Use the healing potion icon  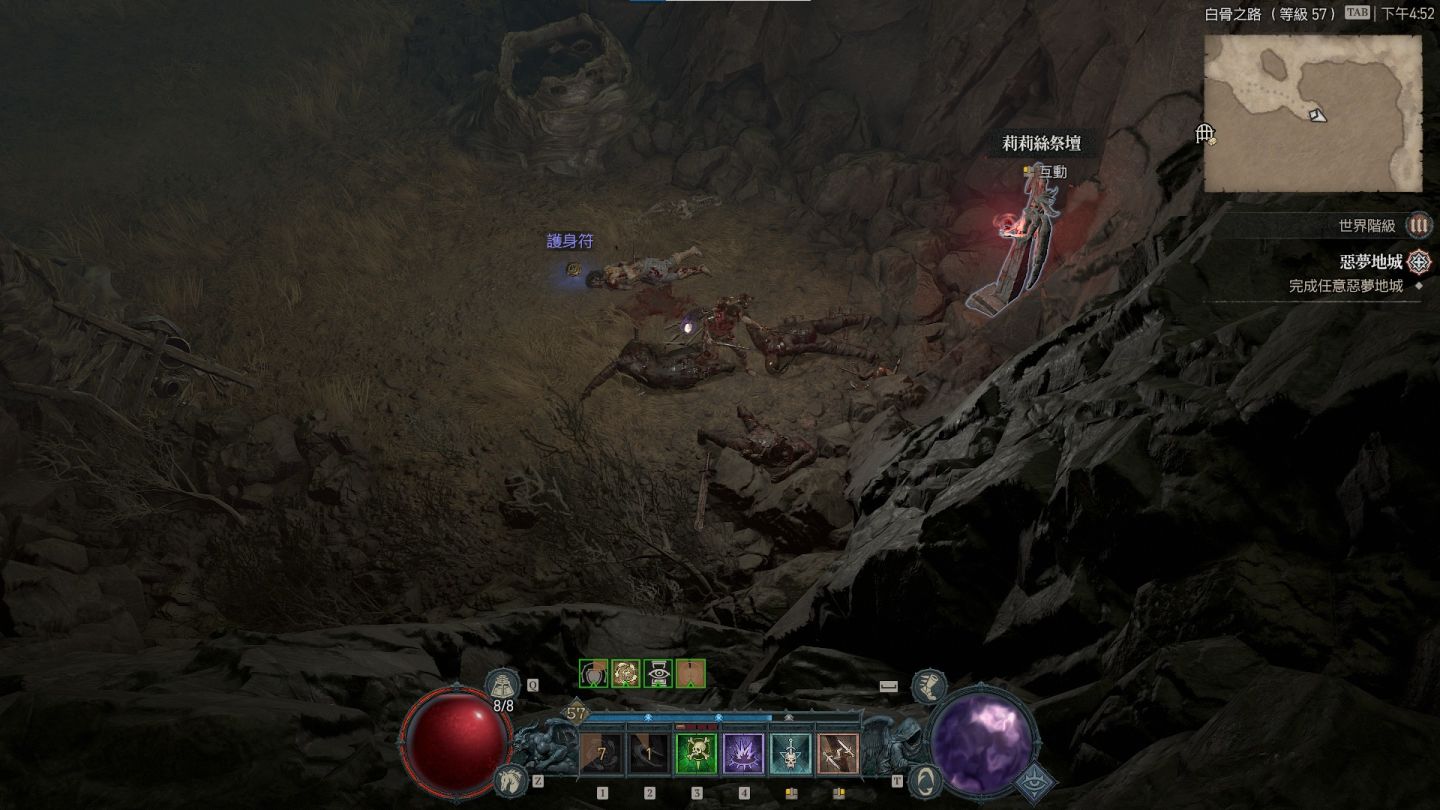(502, 686)
